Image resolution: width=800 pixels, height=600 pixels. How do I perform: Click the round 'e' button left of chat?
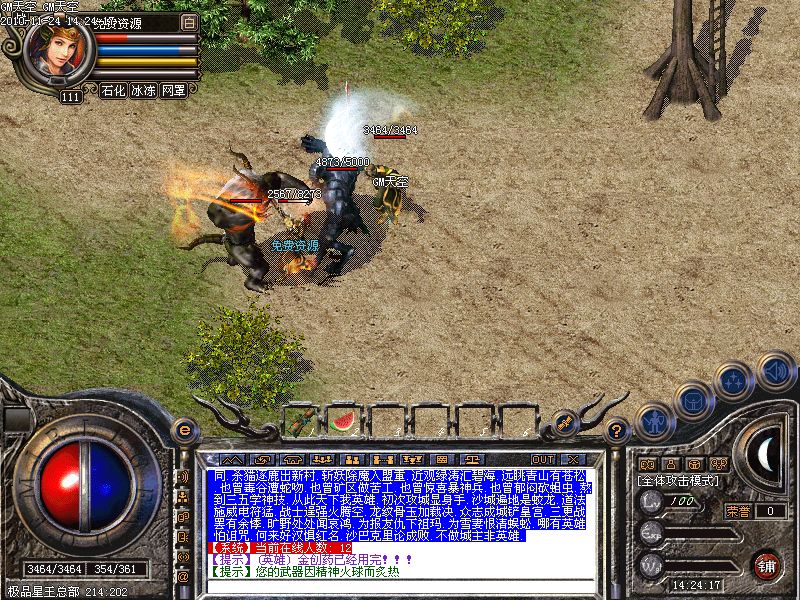coord(183,430)
